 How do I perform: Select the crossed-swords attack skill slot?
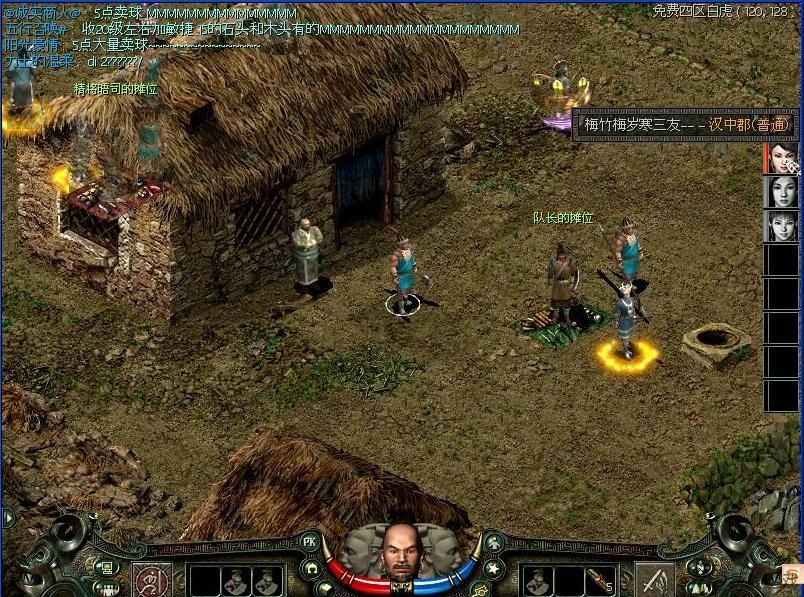point(655,580)
